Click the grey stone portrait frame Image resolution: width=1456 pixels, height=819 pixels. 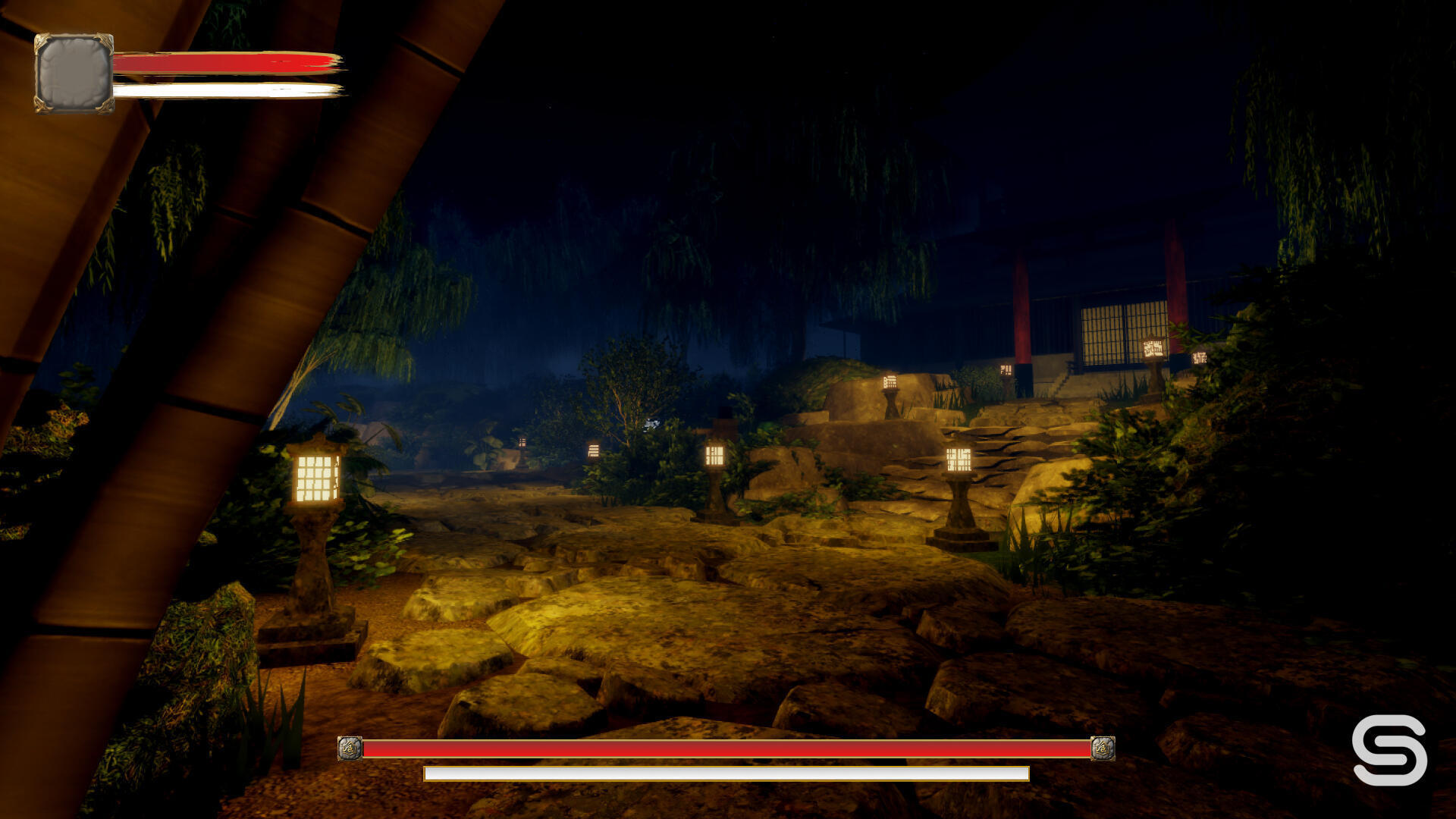[x=74, y=74]
